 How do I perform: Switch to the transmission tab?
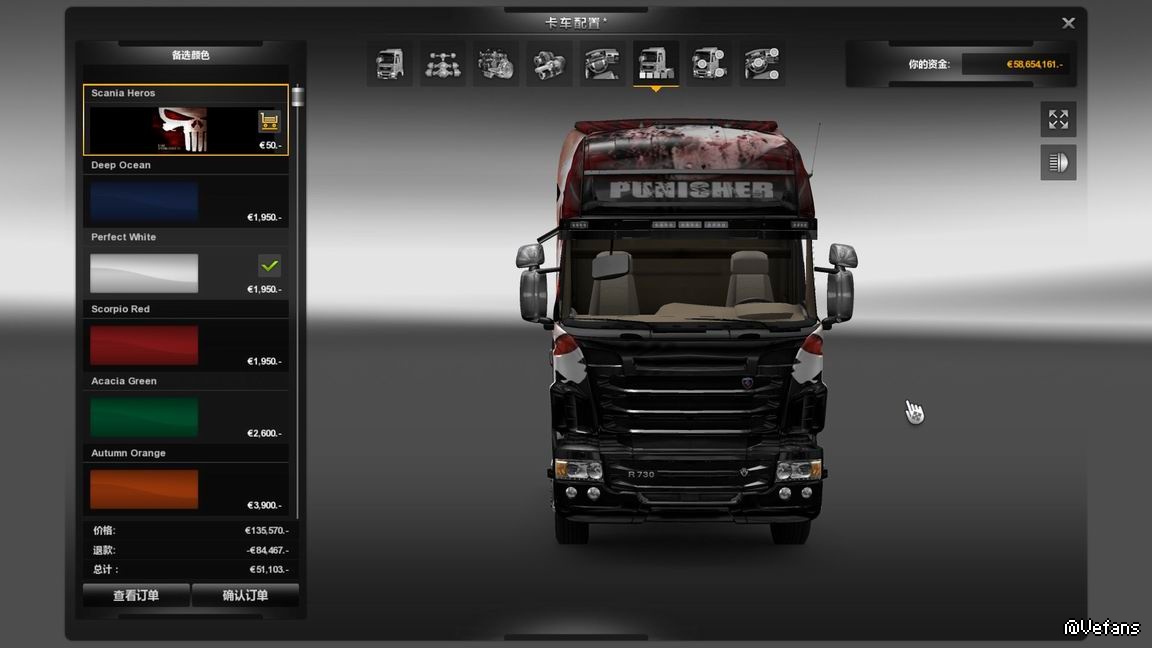pos(549,64)
